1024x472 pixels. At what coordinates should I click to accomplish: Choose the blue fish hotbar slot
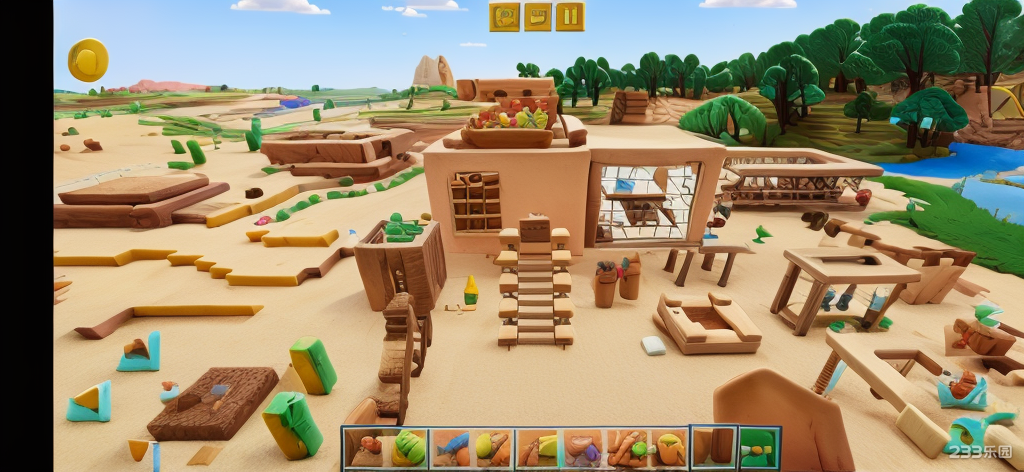coord(452,448)
